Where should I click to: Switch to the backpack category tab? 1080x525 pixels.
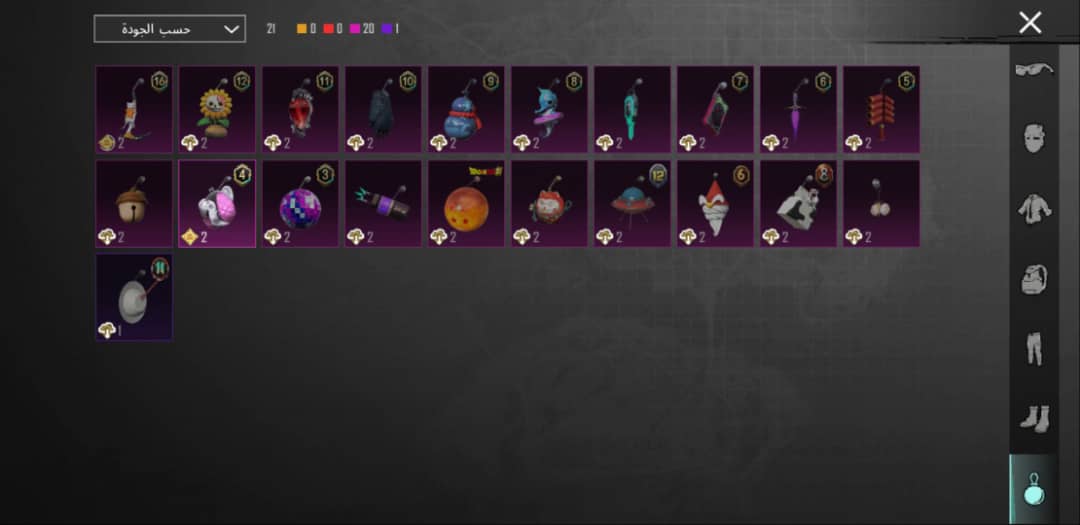pos(1034,280)
